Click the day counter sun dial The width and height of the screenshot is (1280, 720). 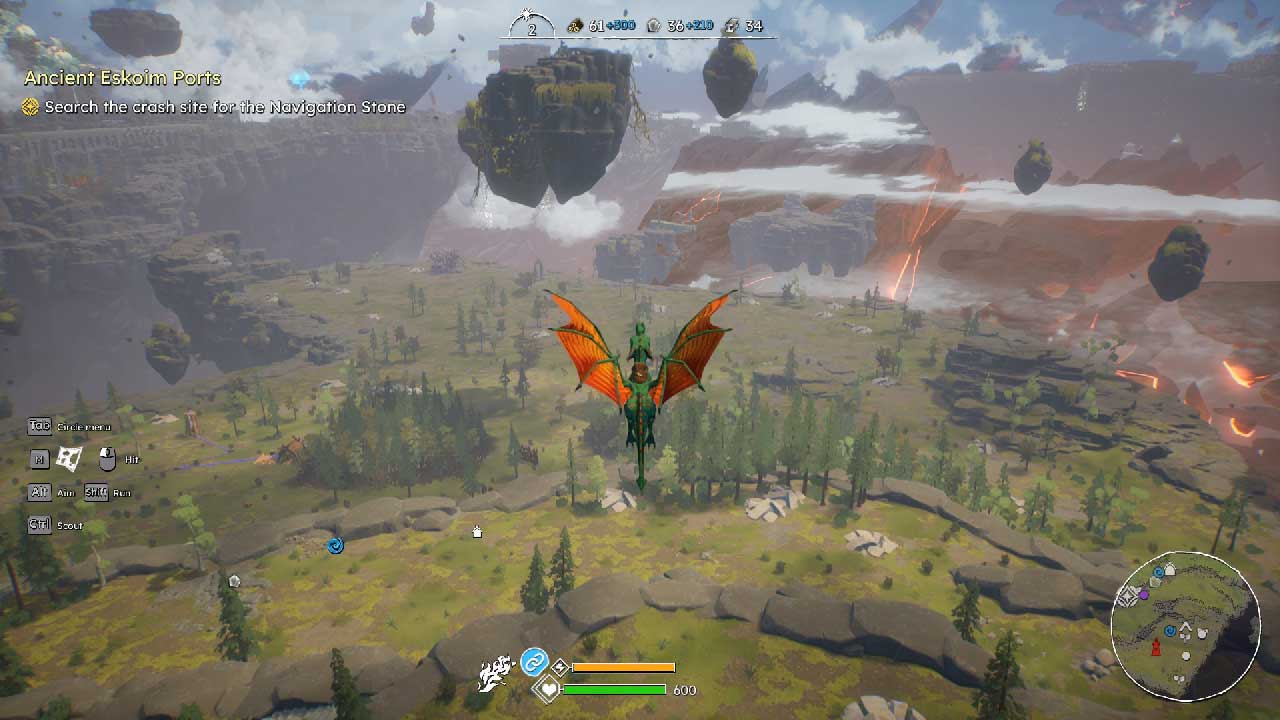coord(531,23)
